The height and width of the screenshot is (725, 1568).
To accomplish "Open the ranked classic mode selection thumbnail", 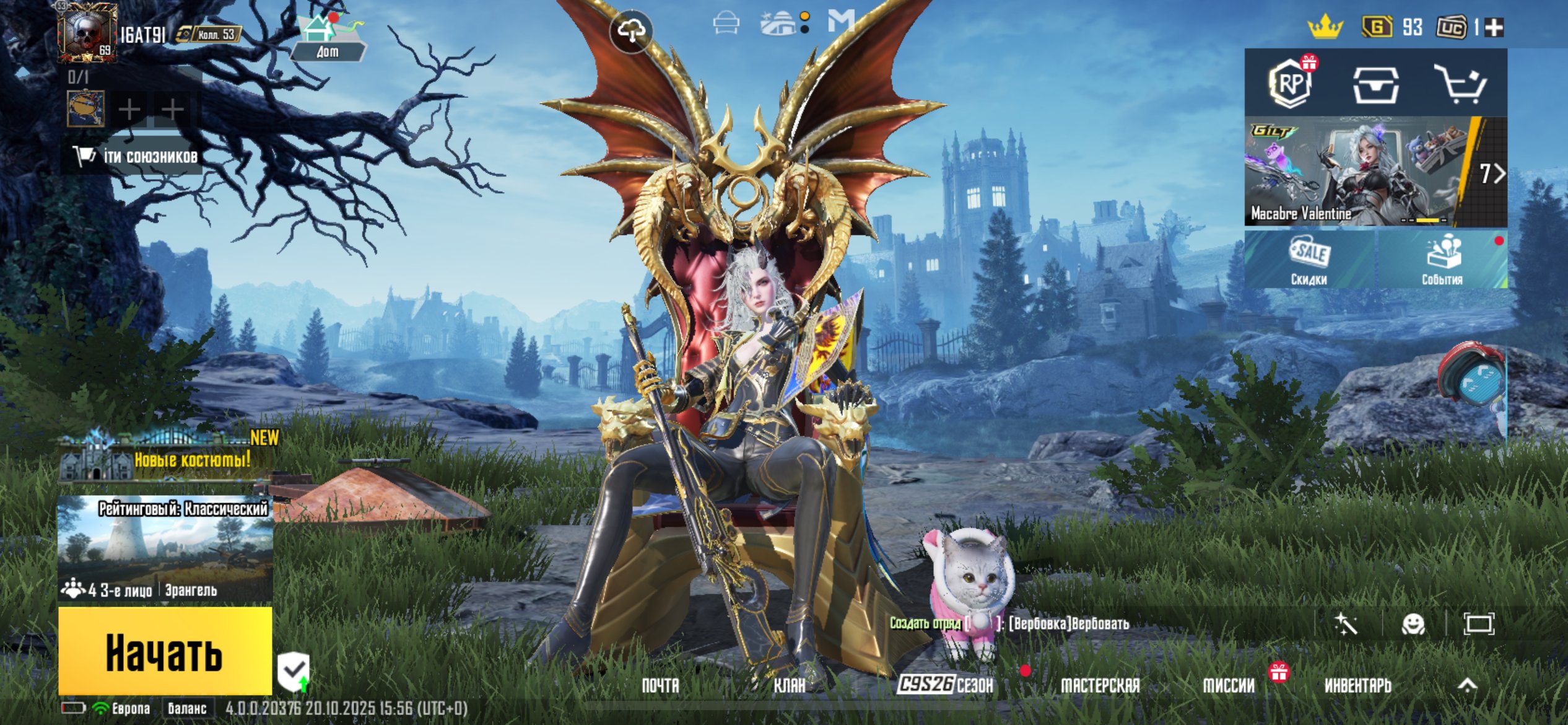I will (x=165, y=548).
